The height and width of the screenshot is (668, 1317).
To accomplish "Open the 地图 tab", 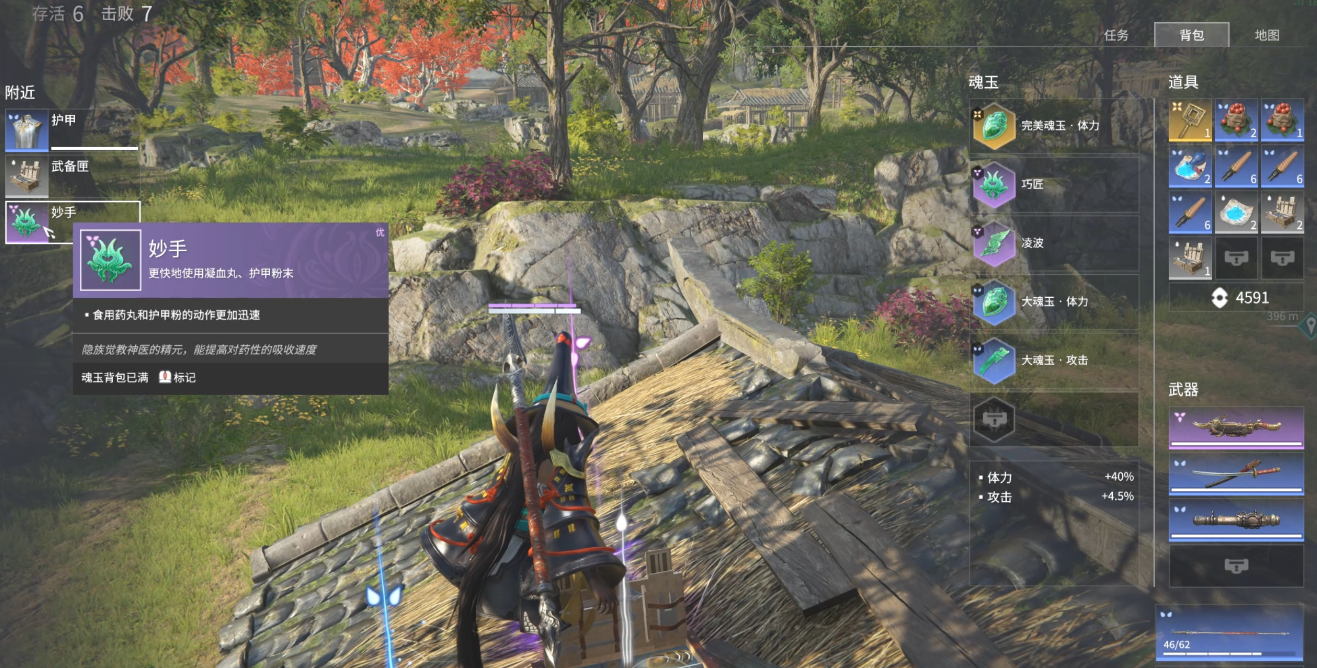I will click(x=1267, y=35).
